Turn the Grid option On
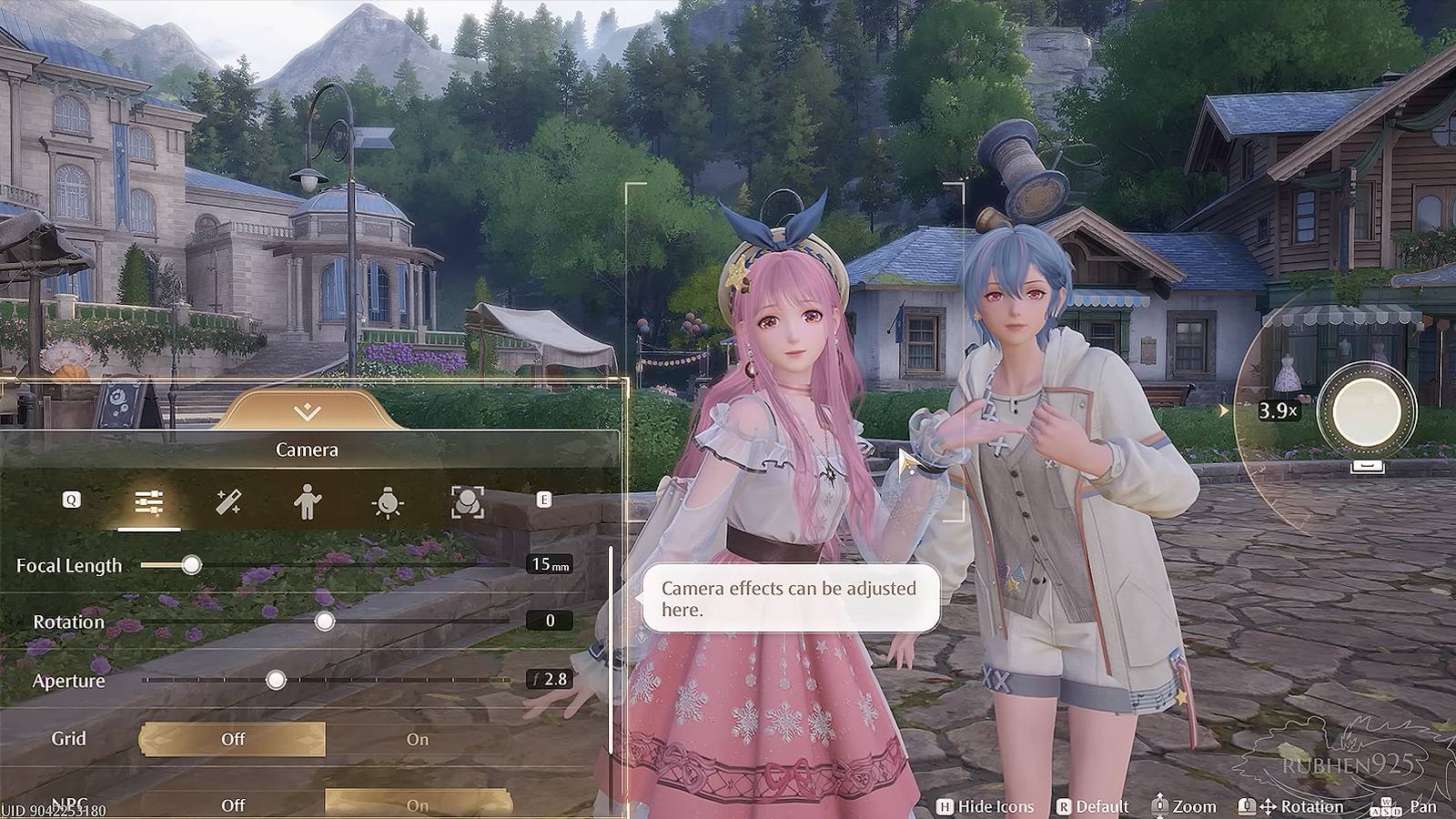Screen dimensions: 1456x819 [418, 739]
